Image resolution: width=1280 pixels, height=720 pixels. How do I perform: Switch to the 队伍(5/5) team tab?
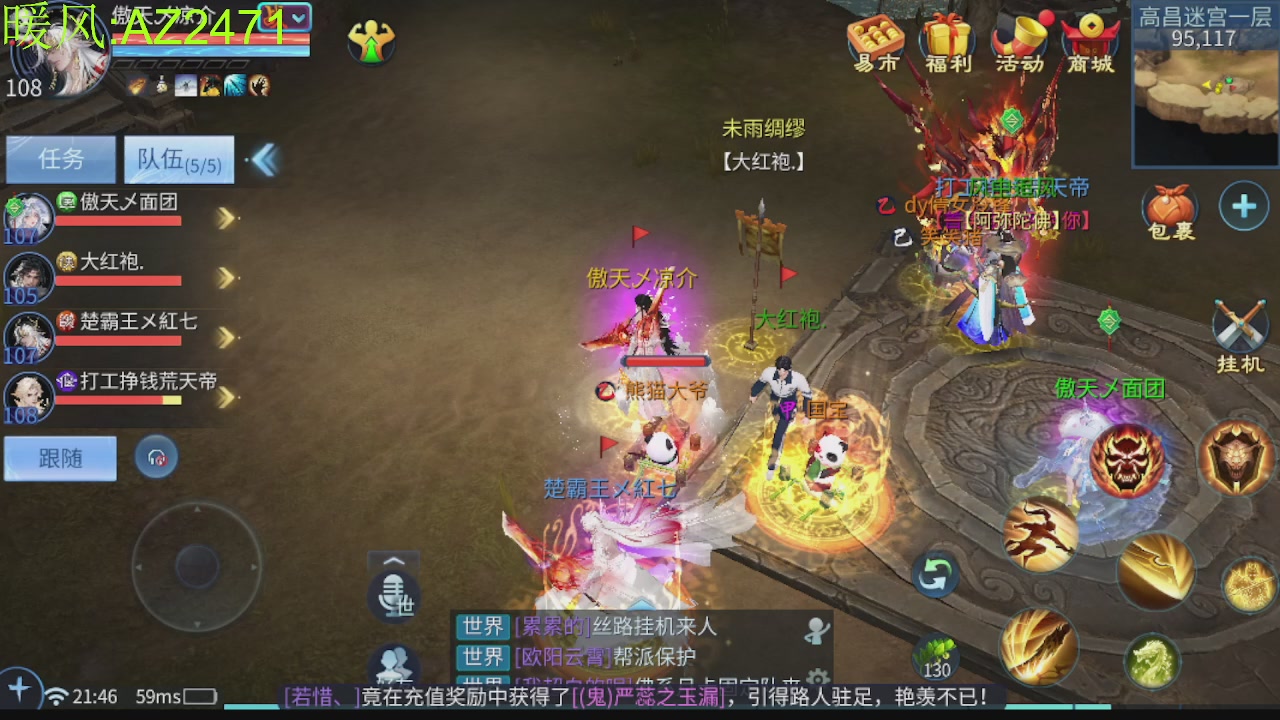click(178, 159)
